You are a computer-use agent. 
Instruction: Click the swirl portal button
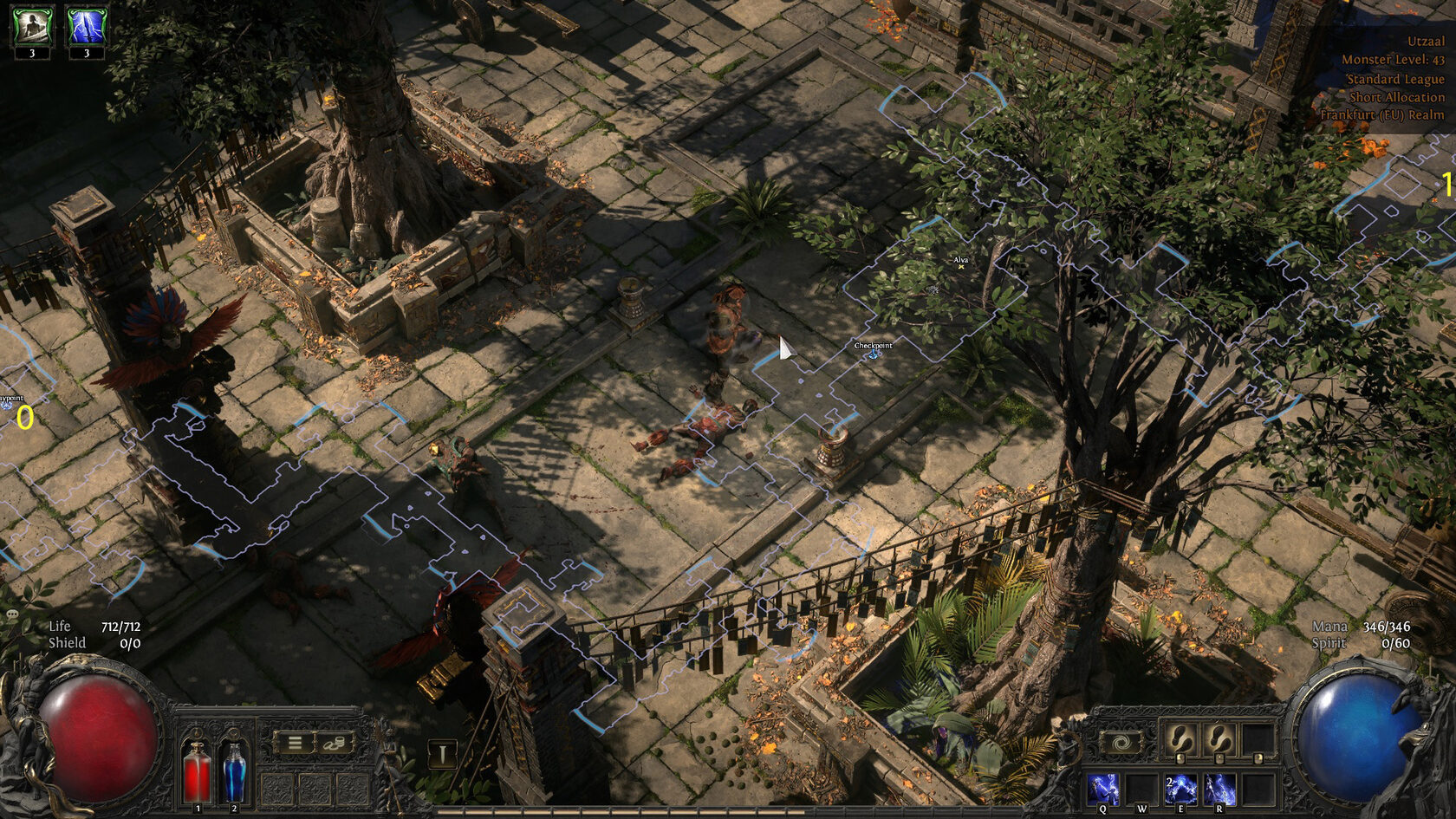pyautogui.click(x=1121, y=743)
